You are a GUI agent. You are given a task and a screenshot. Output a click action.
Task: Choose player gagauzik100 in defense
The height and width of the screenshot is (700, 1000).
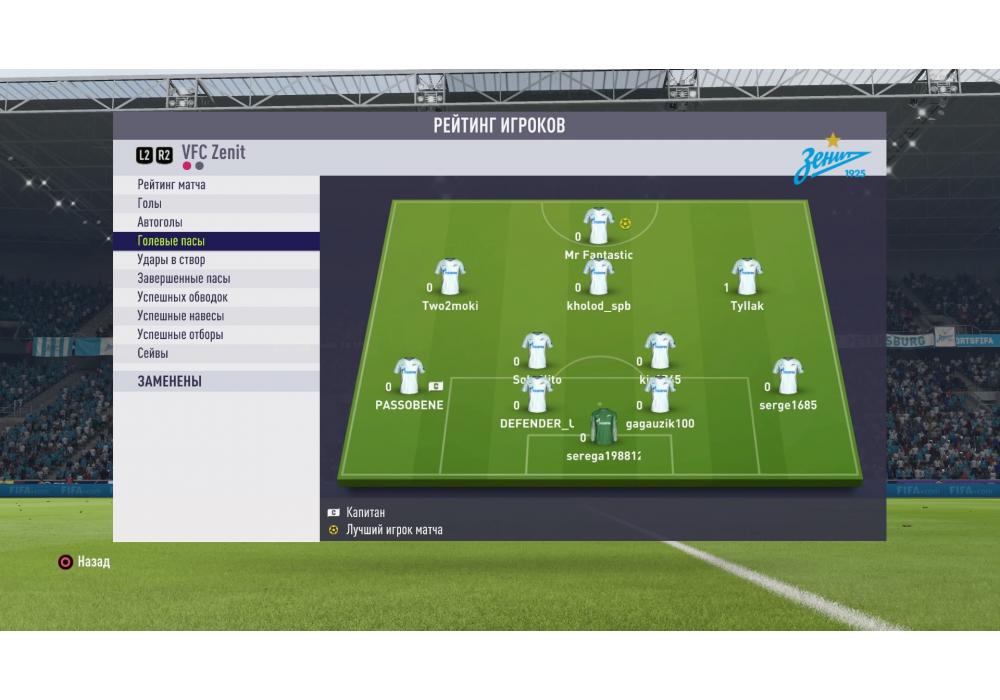(x=659, y=395)
